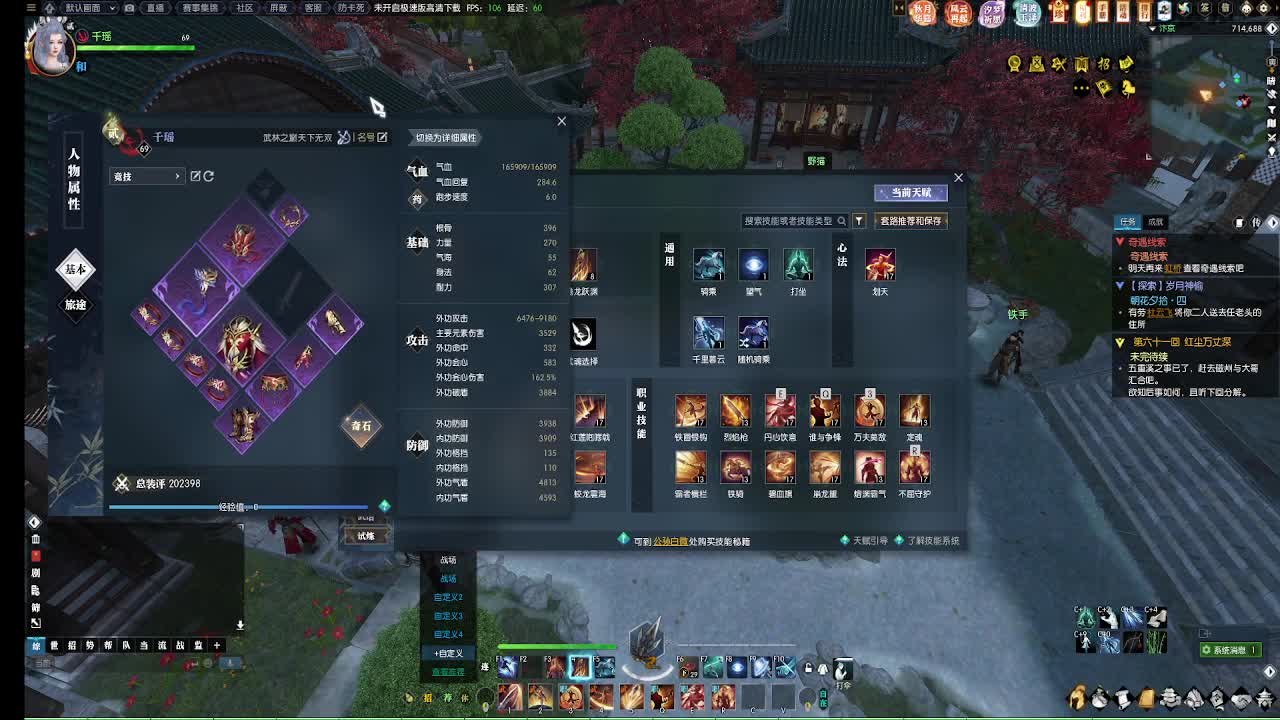Click the screenshot camera icon in top bar

coord(128,8)
